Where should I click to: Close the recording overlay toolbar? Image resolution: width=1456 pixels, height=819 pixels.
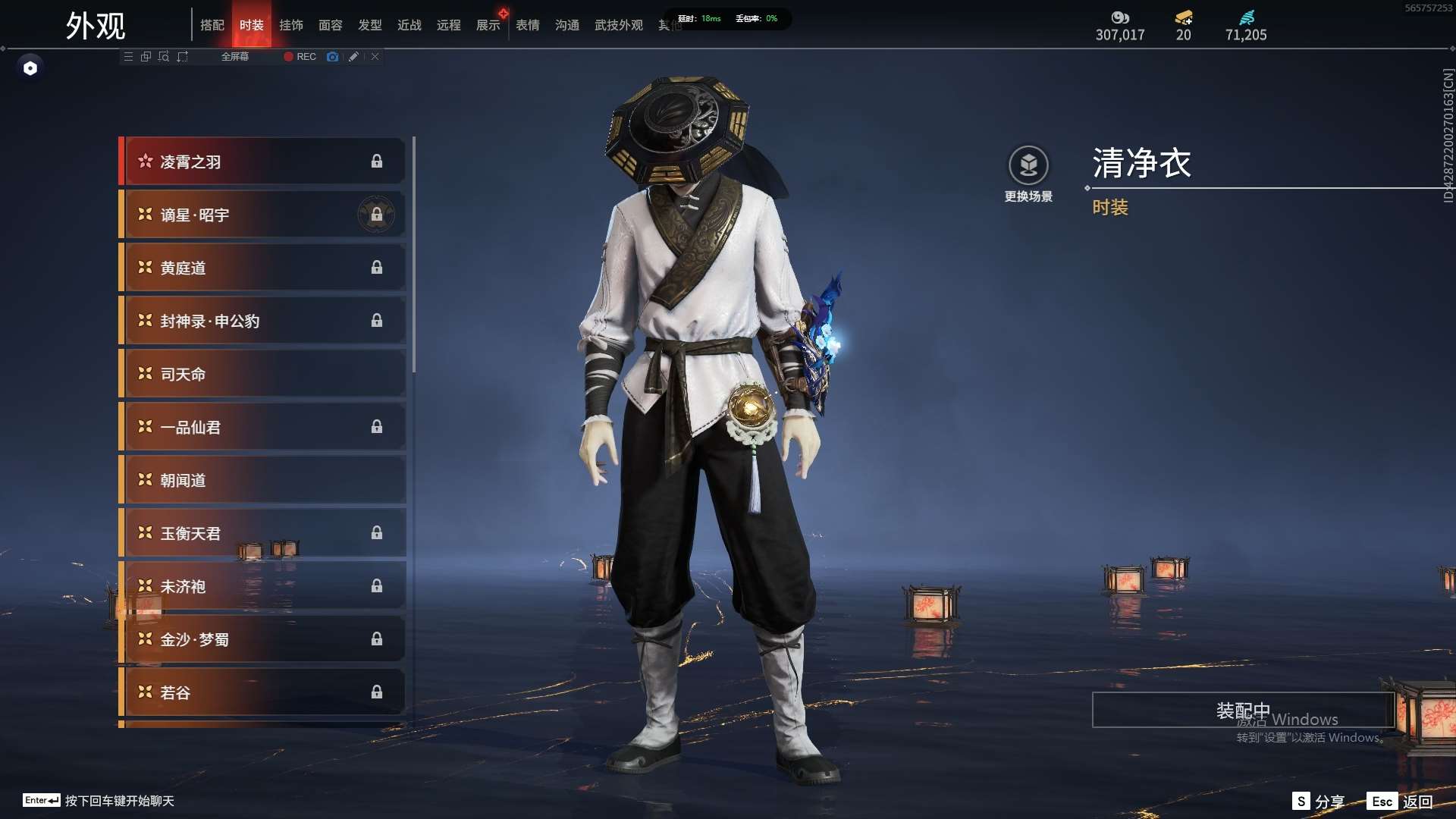tap(375, 57)
